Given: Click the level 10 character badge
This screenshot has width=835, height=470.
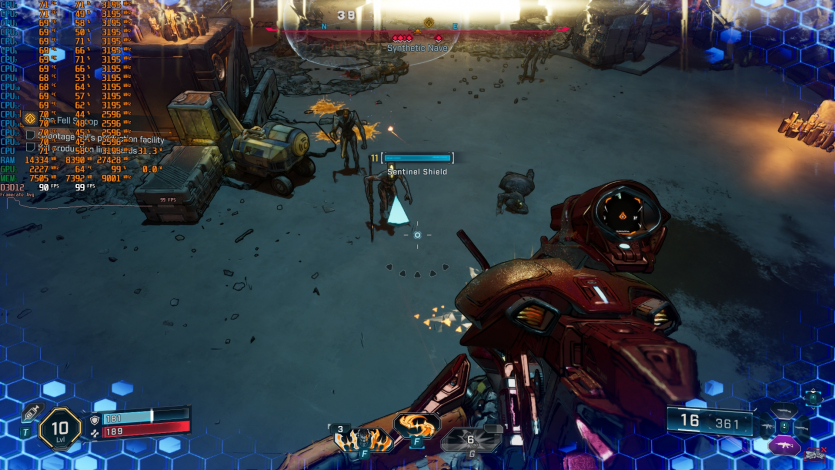Looking at the screenshot, I should (x=61, y=428).
